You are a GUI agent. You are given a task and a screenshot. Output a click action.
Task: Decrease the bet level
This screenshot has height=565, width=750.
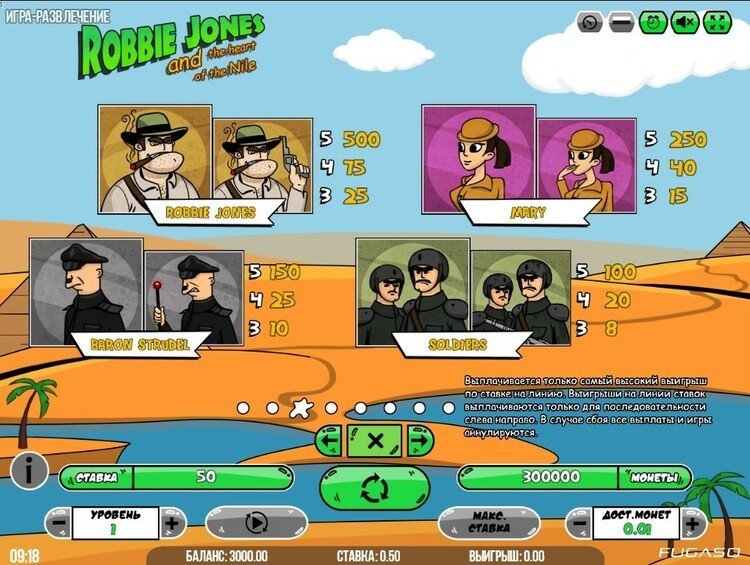pos(58,522)
